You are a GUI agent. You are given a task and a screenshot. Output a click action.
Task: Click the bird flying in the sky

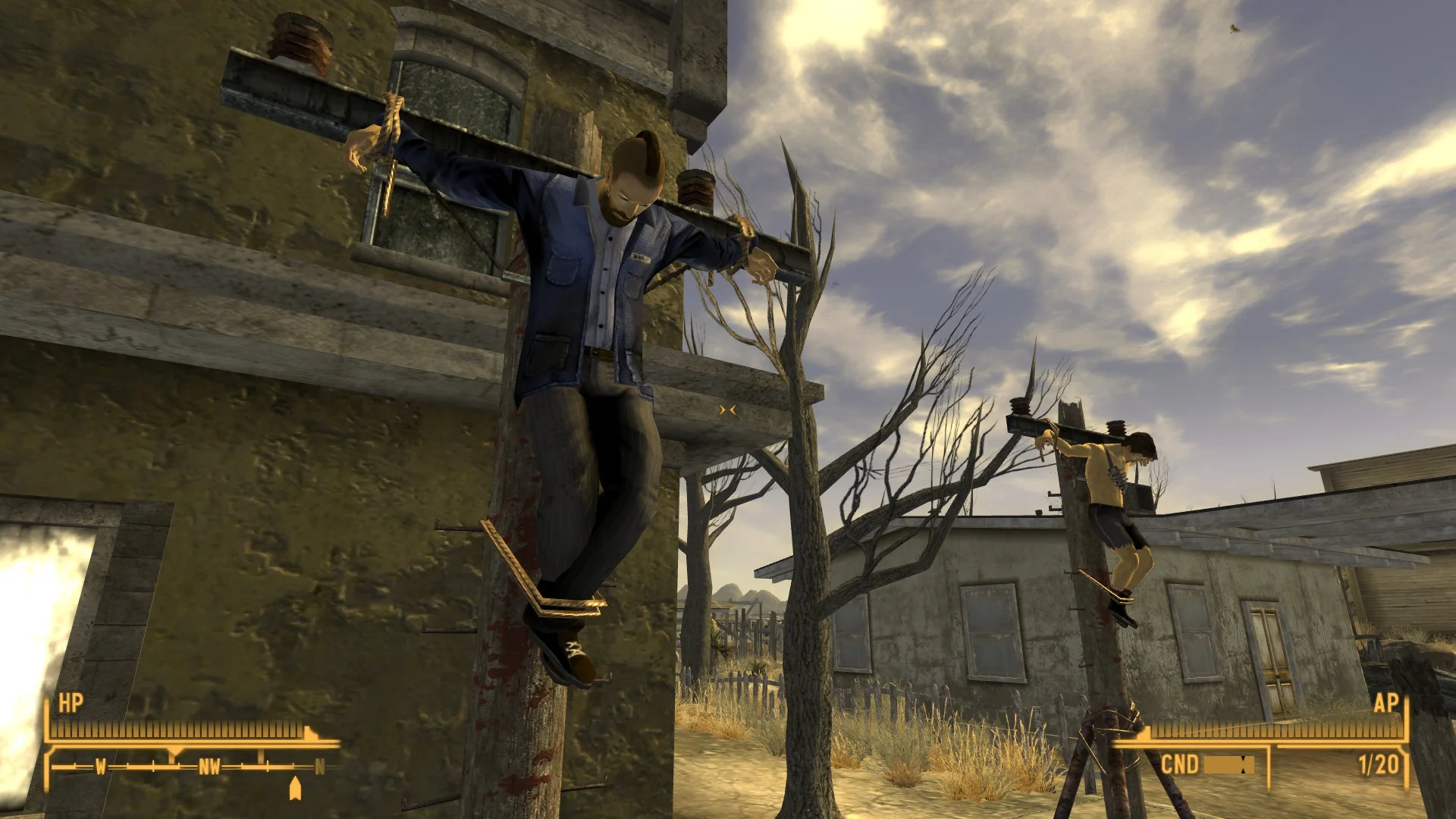click(1234, 29)
